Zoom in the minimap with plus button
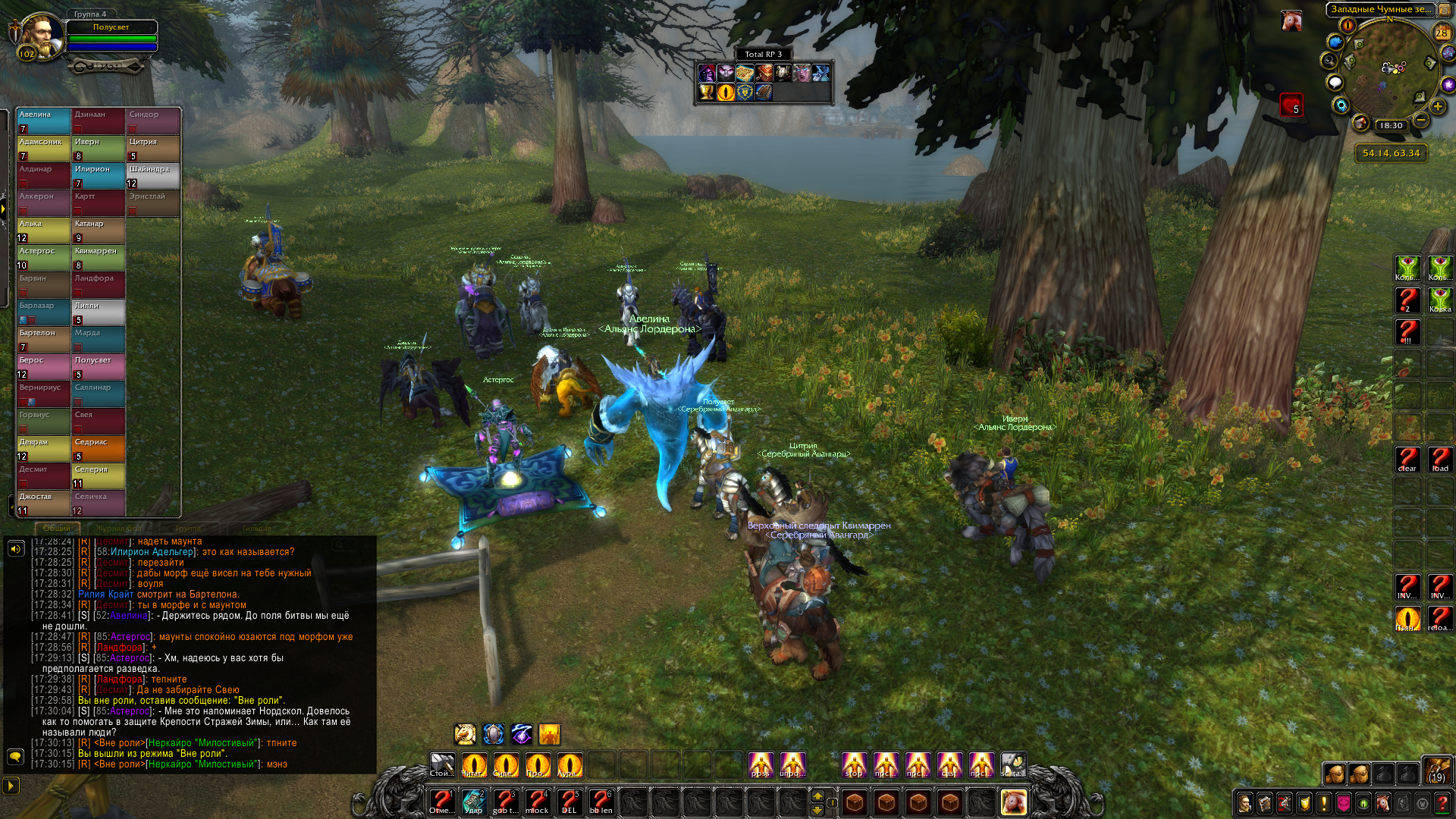Screen dimensions: 1456x819 pos(1437,107)
